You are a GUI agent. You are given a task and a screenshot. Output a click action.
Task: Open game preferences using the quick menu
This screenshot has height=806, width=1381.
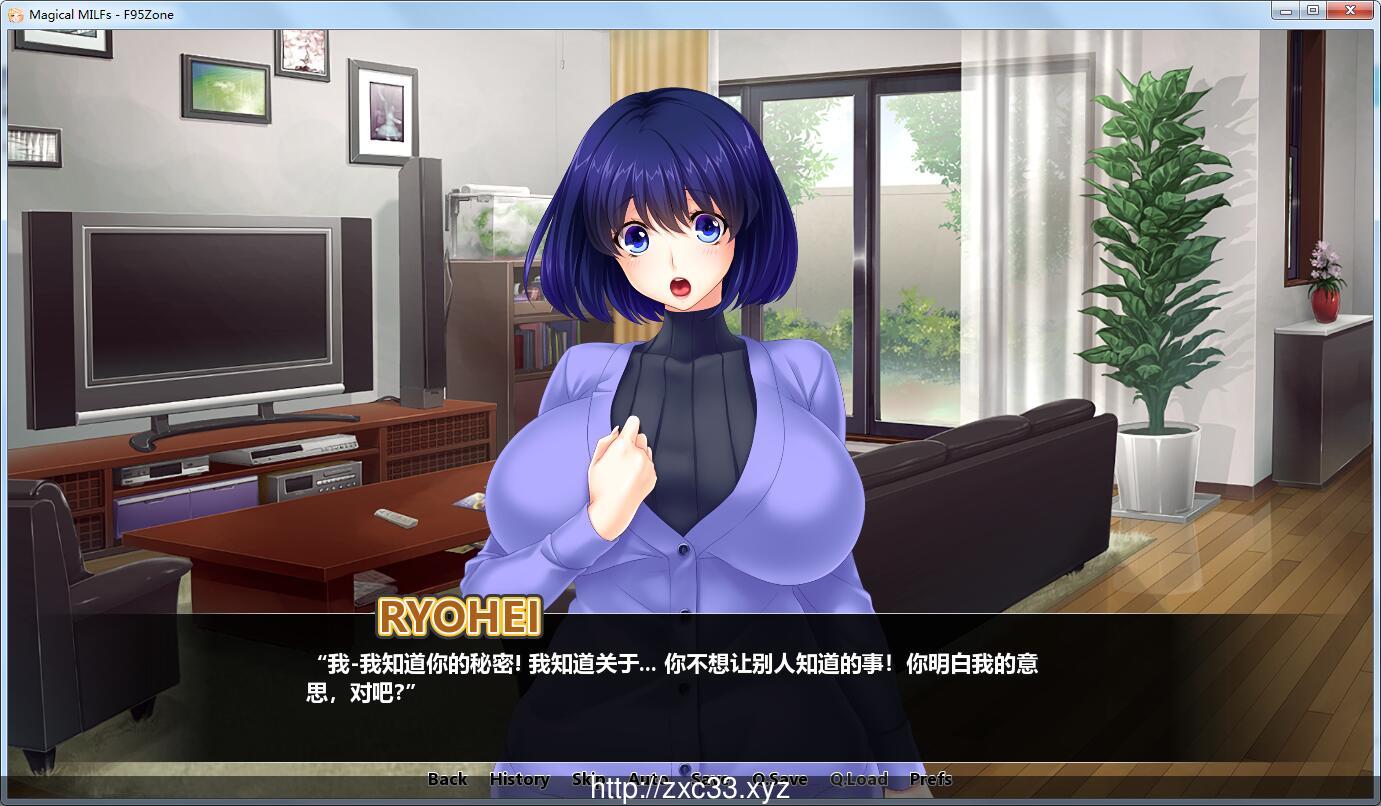(x=931, y=778)
